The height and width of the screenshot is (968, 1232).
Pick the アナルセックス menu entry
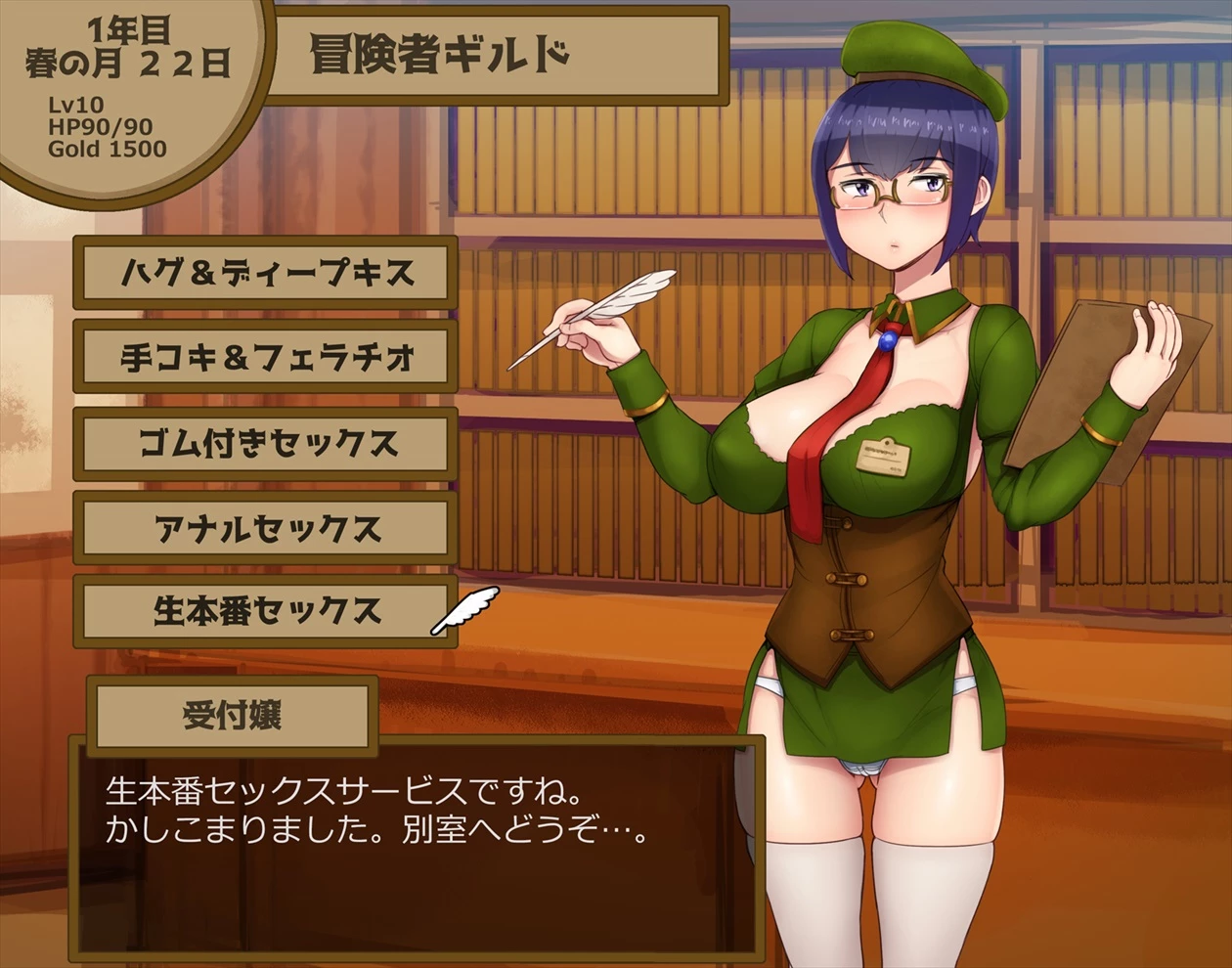pos(265,528)
